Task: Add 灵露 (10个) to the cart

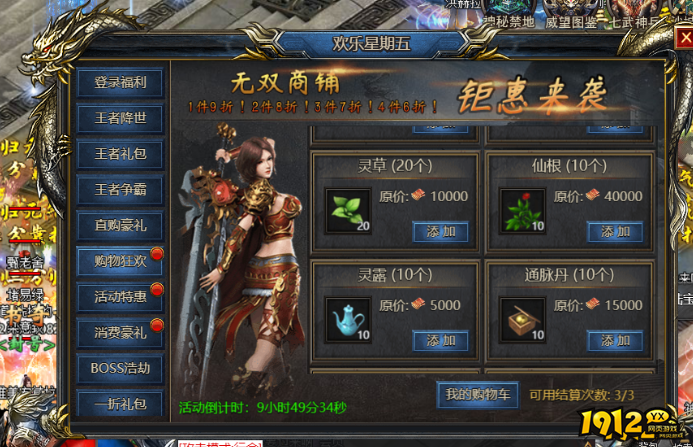Action: click(x=440, y=340)
